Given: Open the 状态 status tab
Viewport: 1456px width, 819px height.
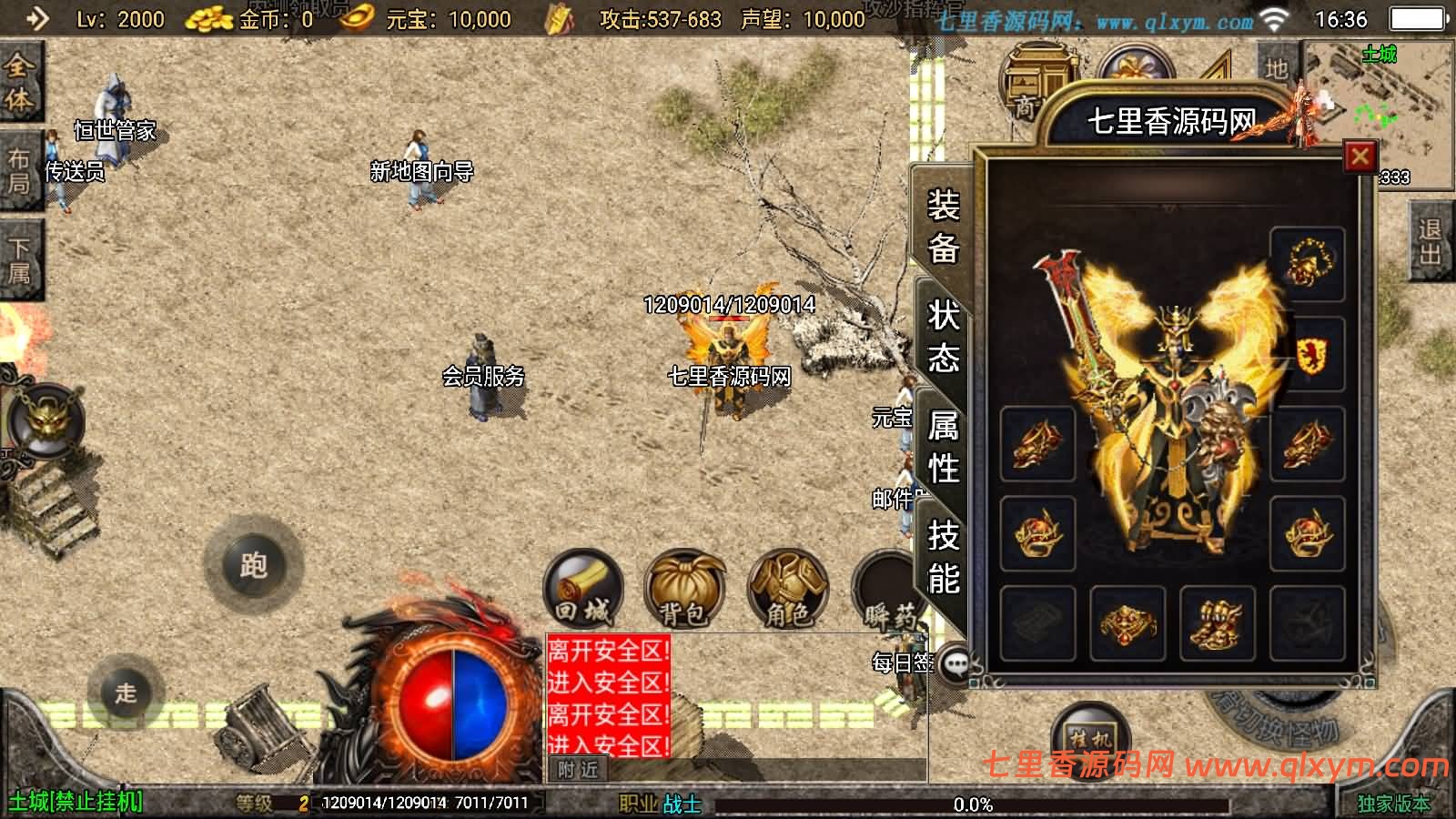Looking at the screenshot, I should point(943,337).
